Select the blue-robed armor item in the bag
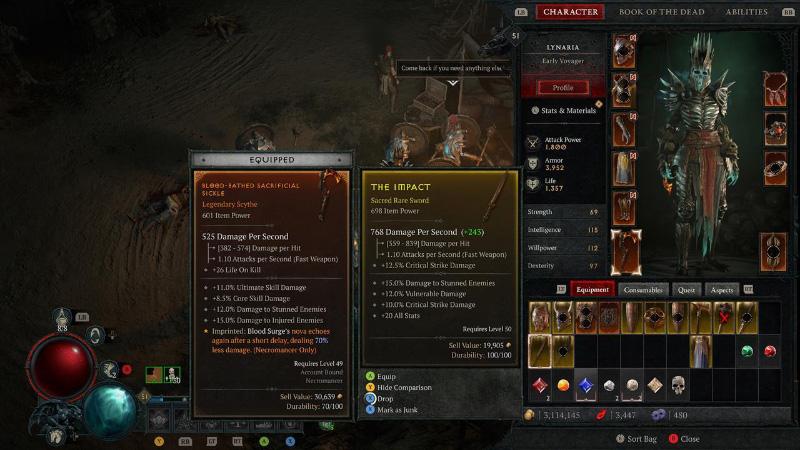 click(701, 351)
